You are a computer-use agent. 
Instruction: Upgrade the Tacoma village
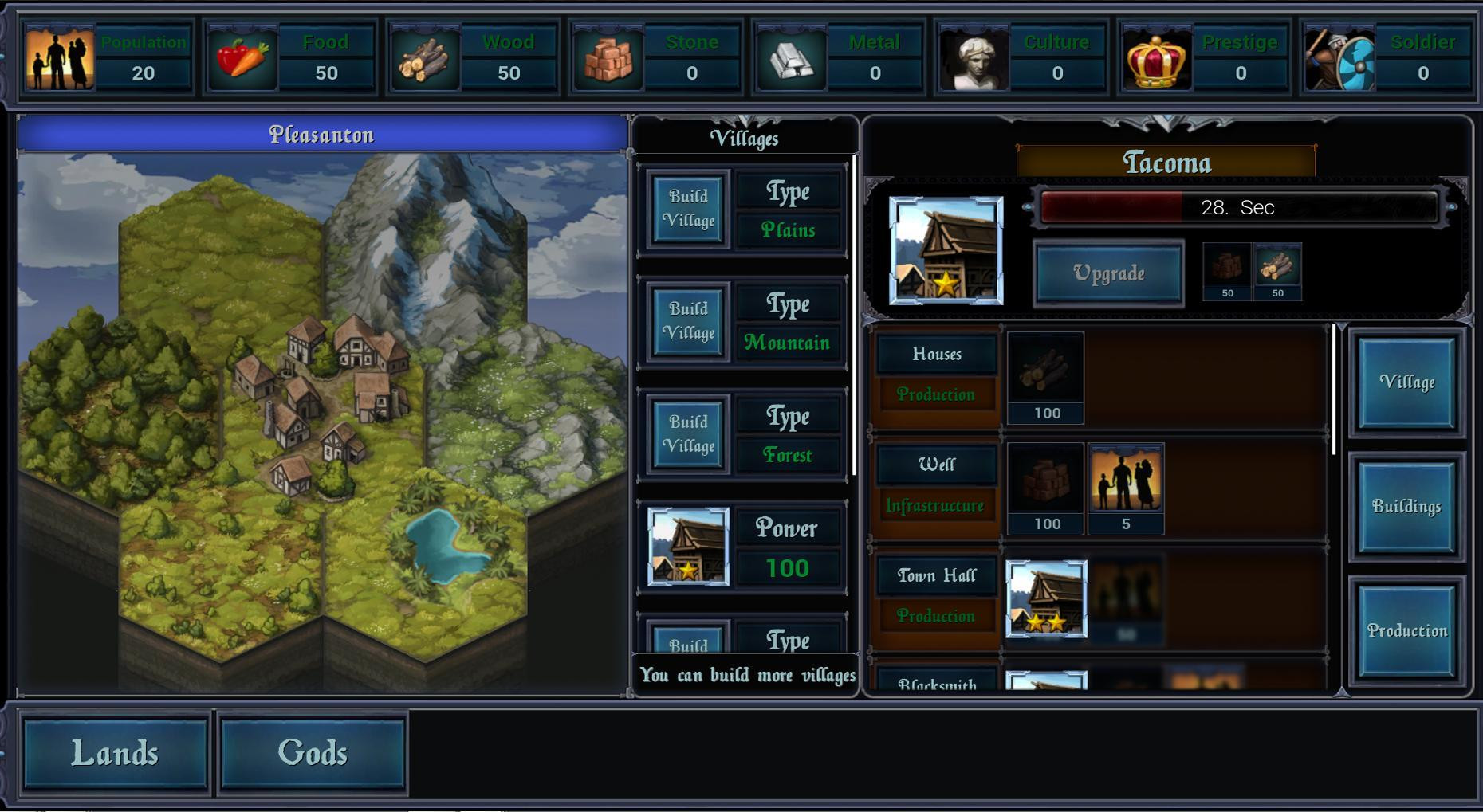tap(1108, 273)
